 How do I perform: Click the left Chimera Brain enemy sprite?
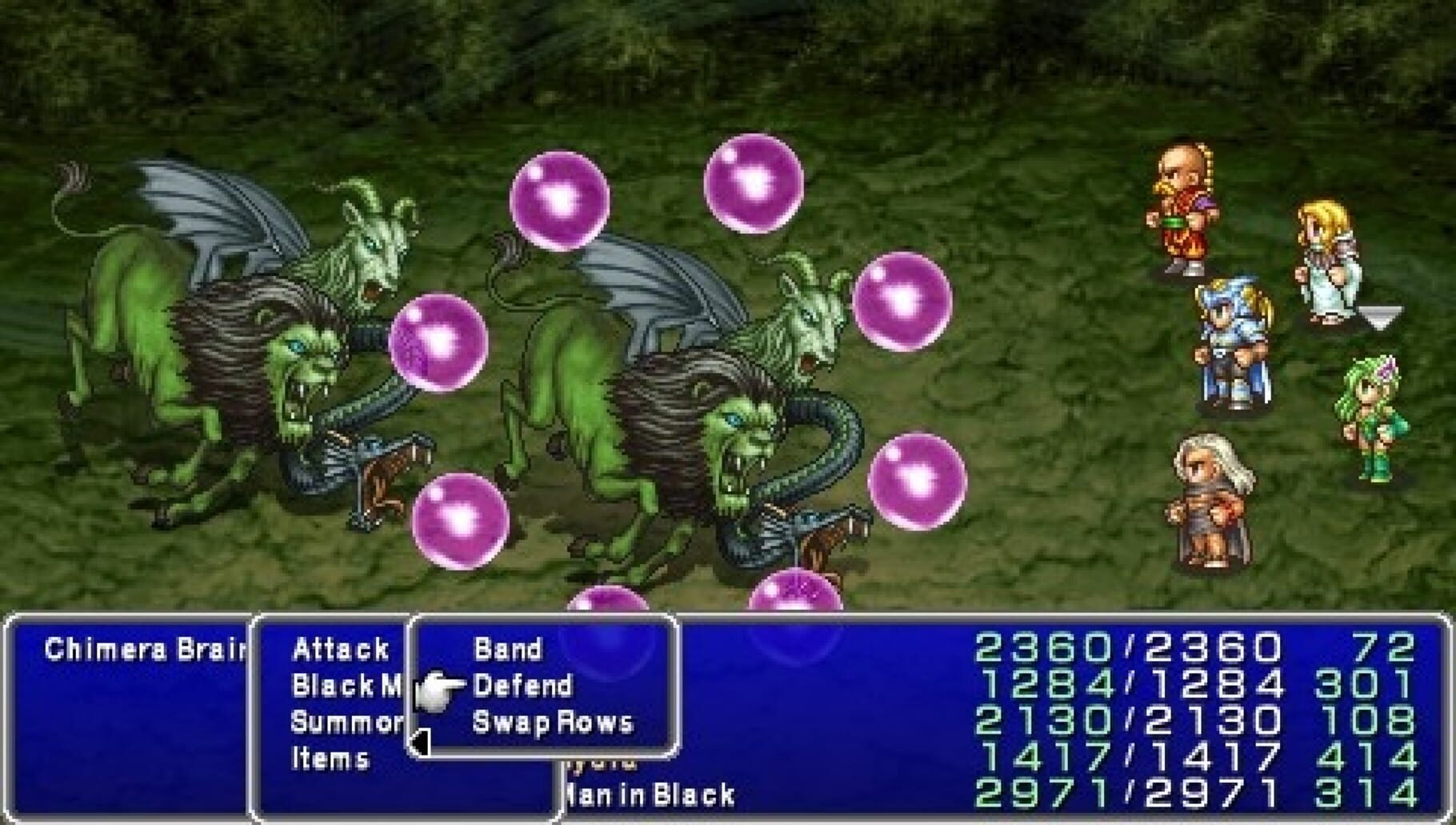240,344
